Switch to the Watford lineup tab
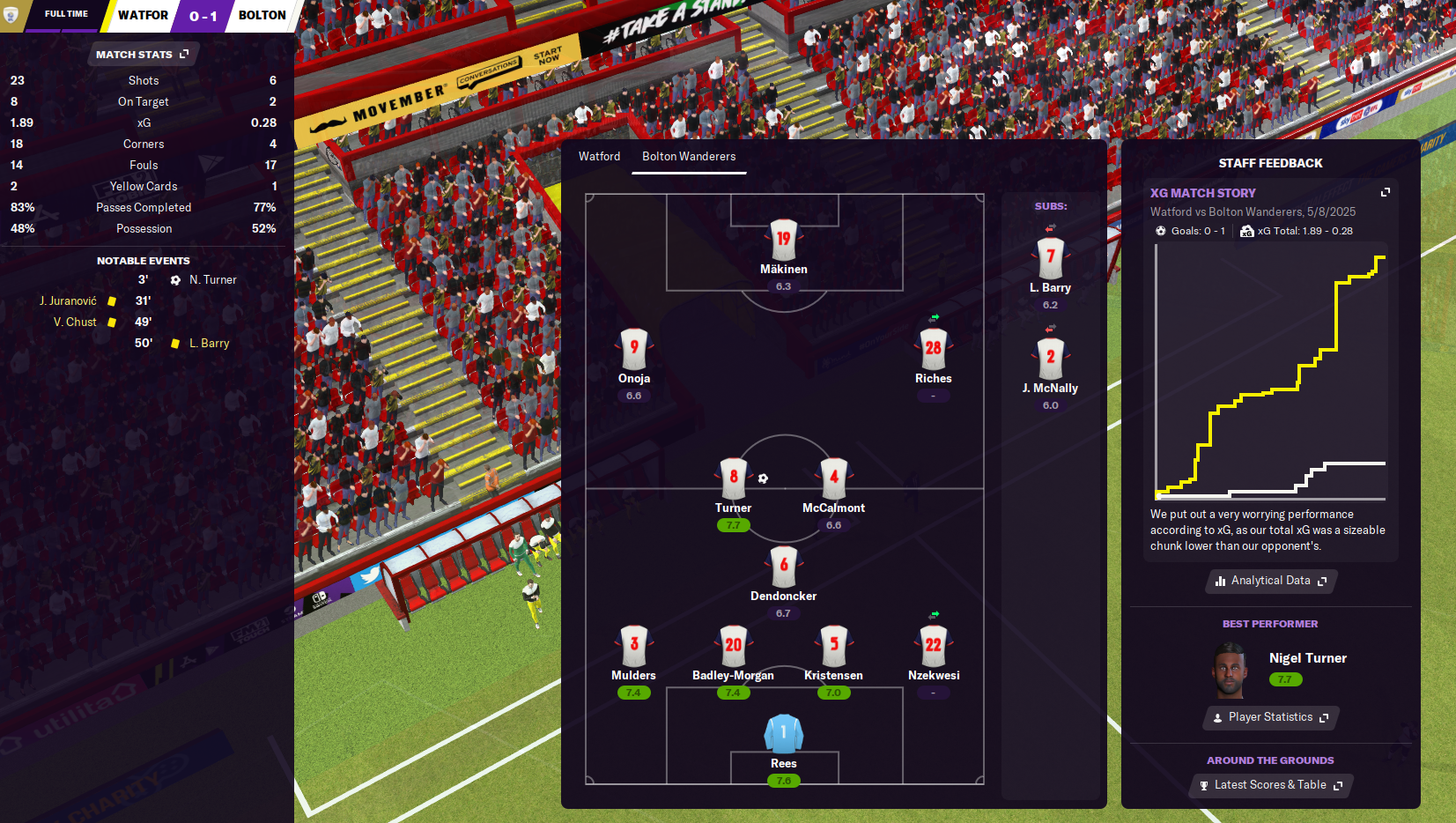The height and width of the screenshot is (823, 1456). tap(599, 156)
